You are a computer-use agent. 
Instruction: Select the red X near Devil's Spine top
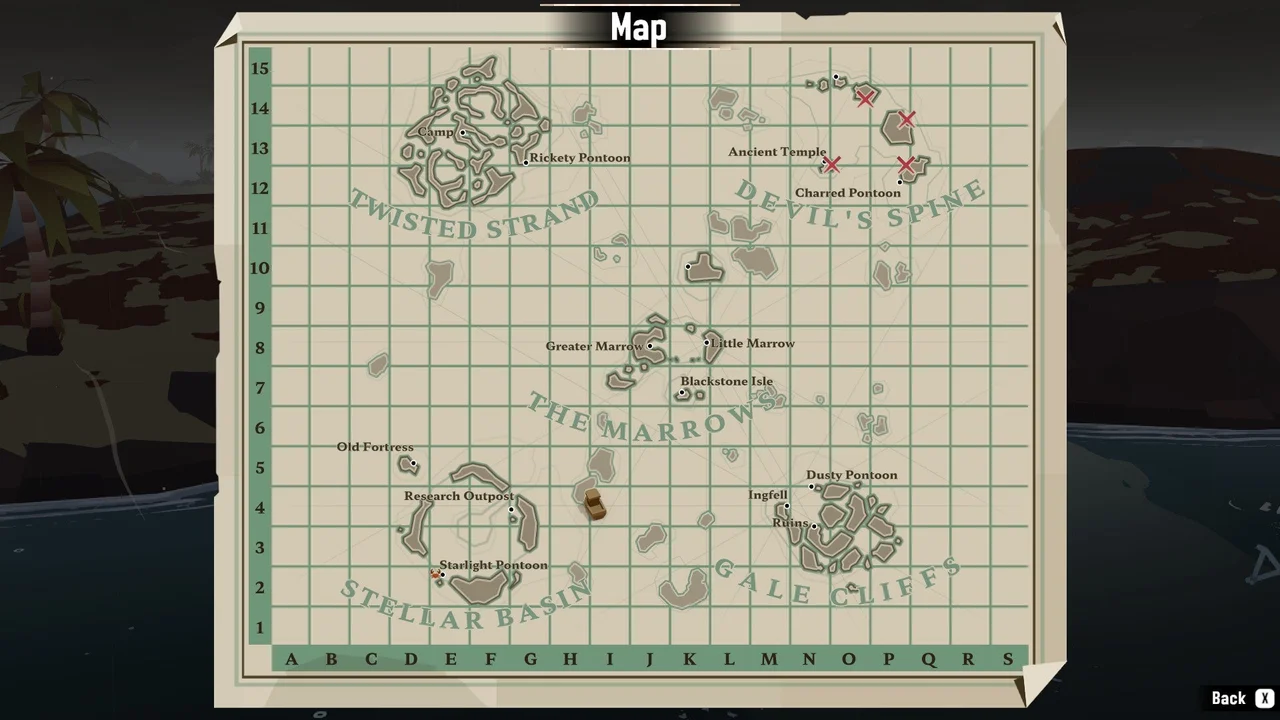pyautogui.click(x=865, y=98)
